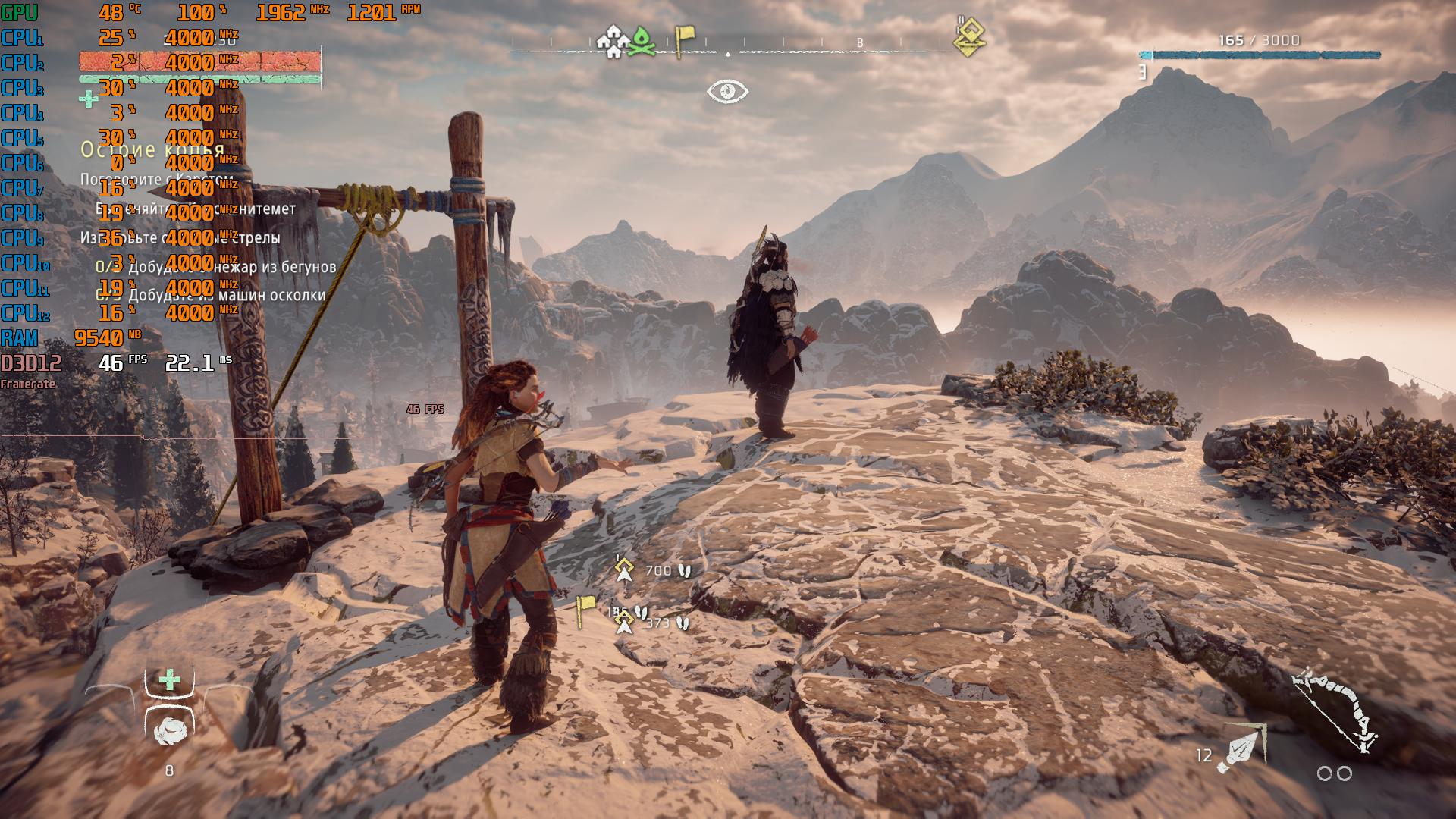Select the rock item slot
Viewport: 1456px width, 819px height.
point(170,730)
